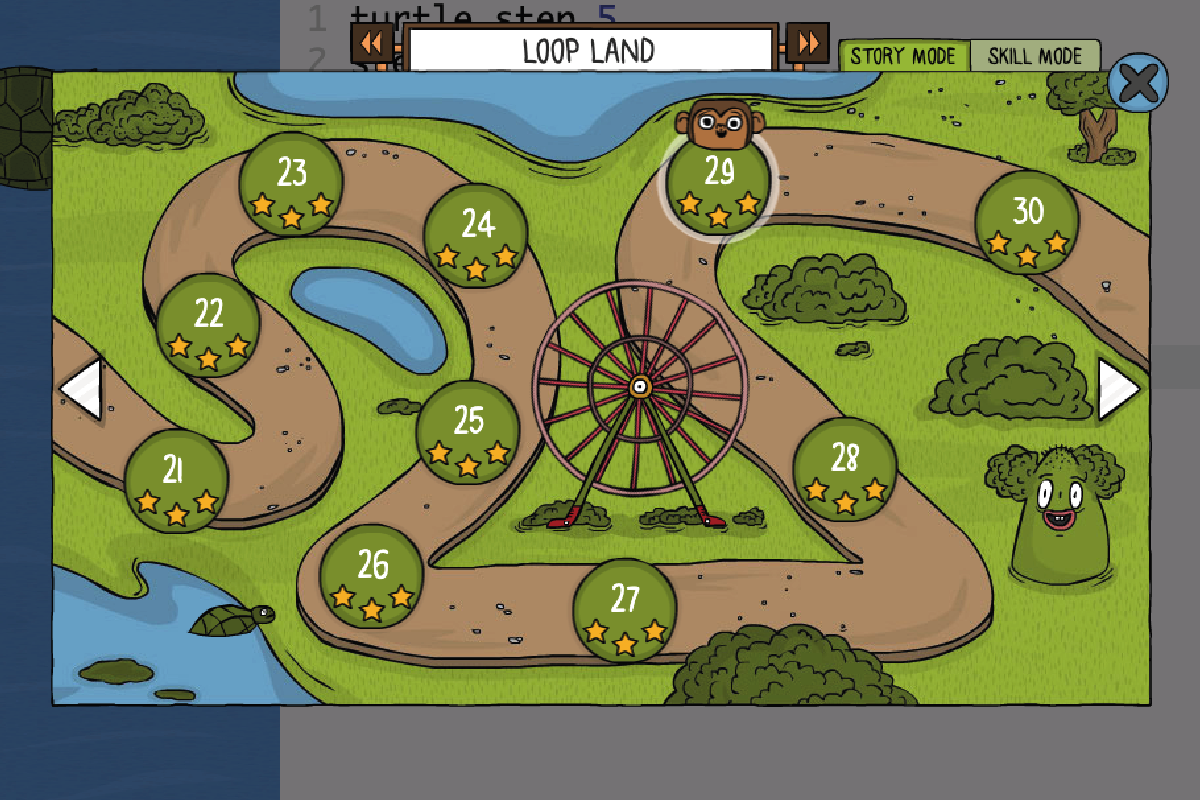Image resolution: width=1200 pixels, height=800 pixels.
Task: Choose level 23 node
Action: pyautogui.click(x=291, y=184)
